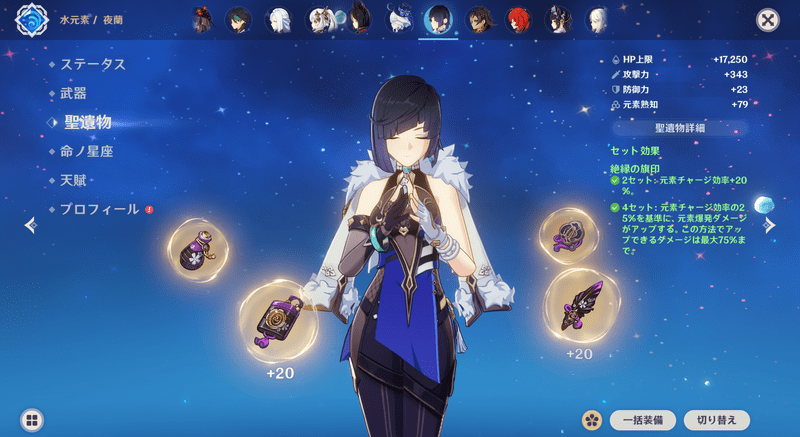Image resolution: width=800 pixels, height=437 pixels.
Task: Open the four-square grid menu icon
Action: 32,420
